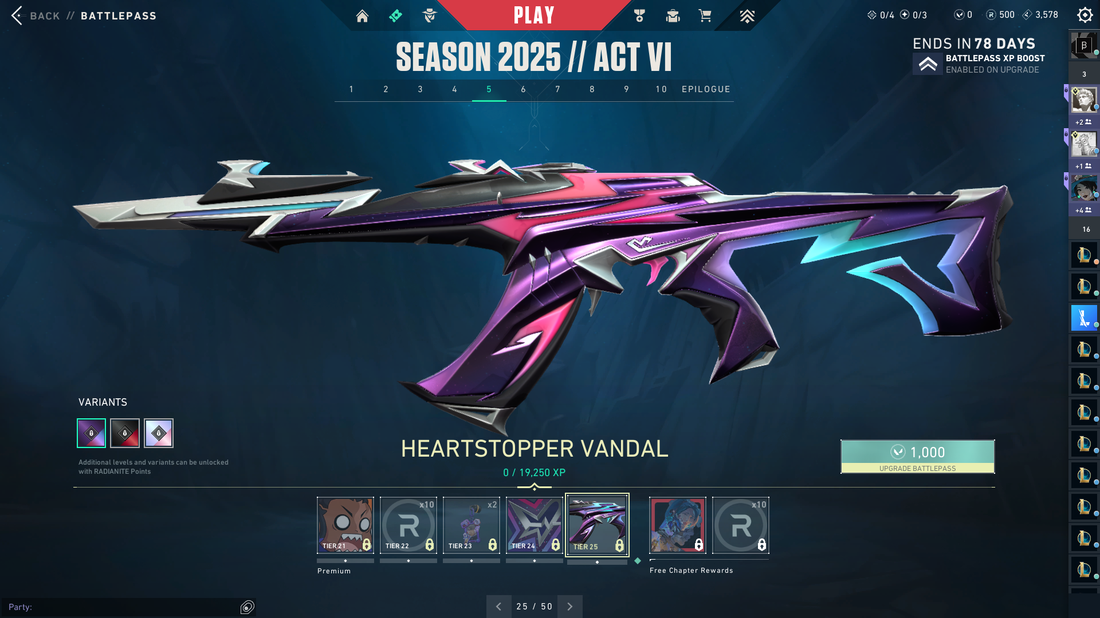The width and height of the screenshot is (1100, 618).
Task: Select the Tier 21 monster reward tile
Action: click(345, 525)
